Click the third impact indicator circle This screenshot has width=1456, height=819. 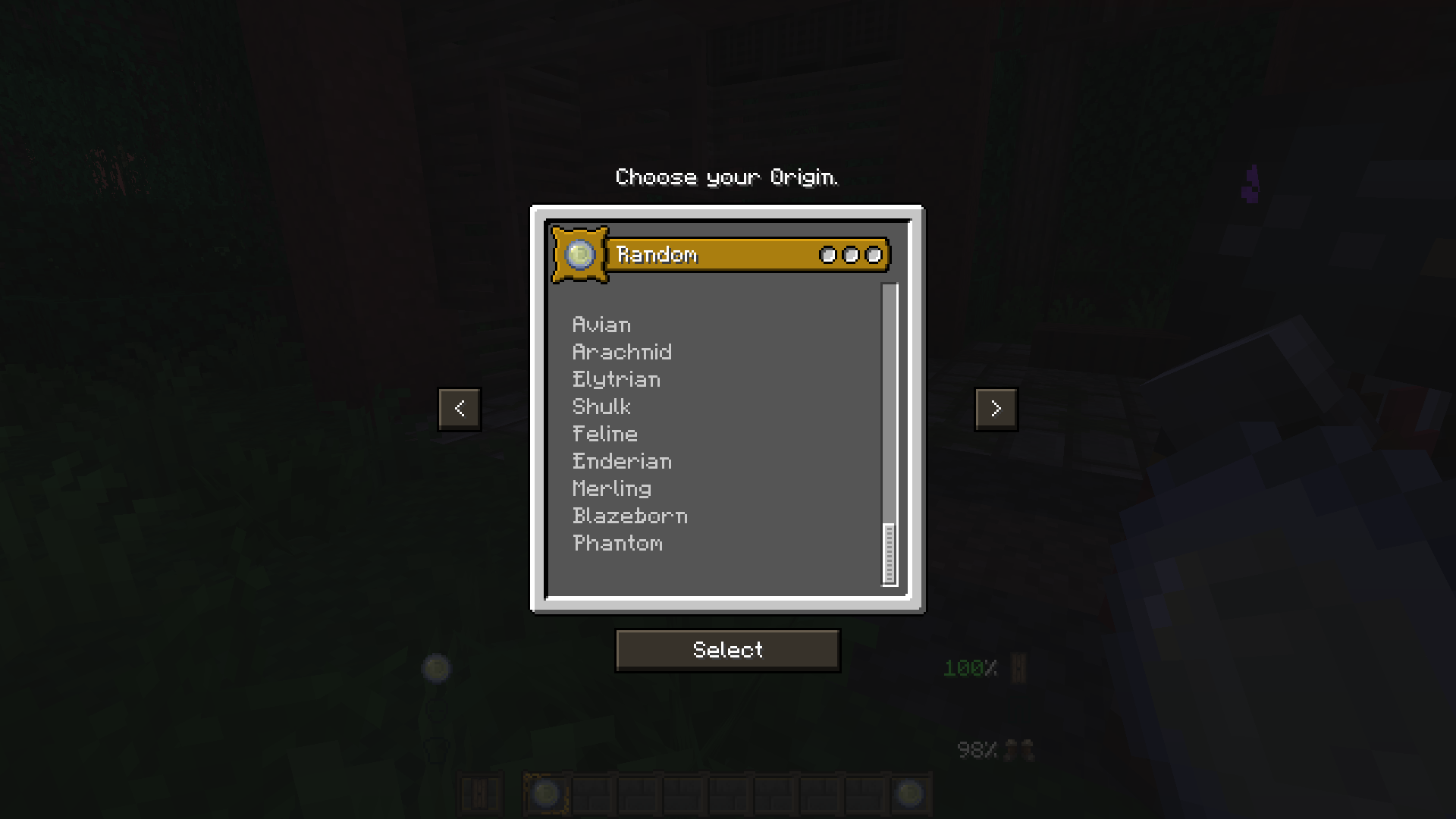pos(874,256)
